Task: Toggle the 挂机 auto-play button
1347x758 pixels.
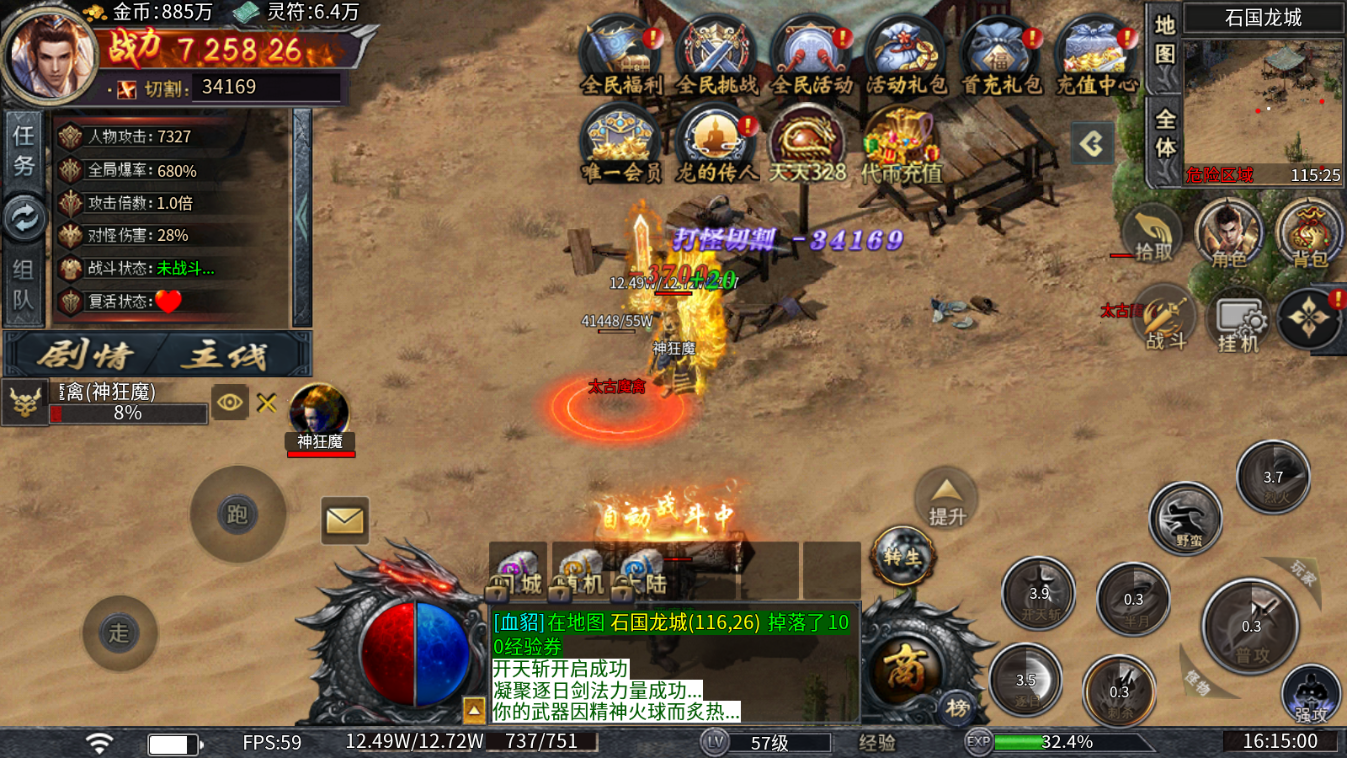Action: tap(1237, 322)
